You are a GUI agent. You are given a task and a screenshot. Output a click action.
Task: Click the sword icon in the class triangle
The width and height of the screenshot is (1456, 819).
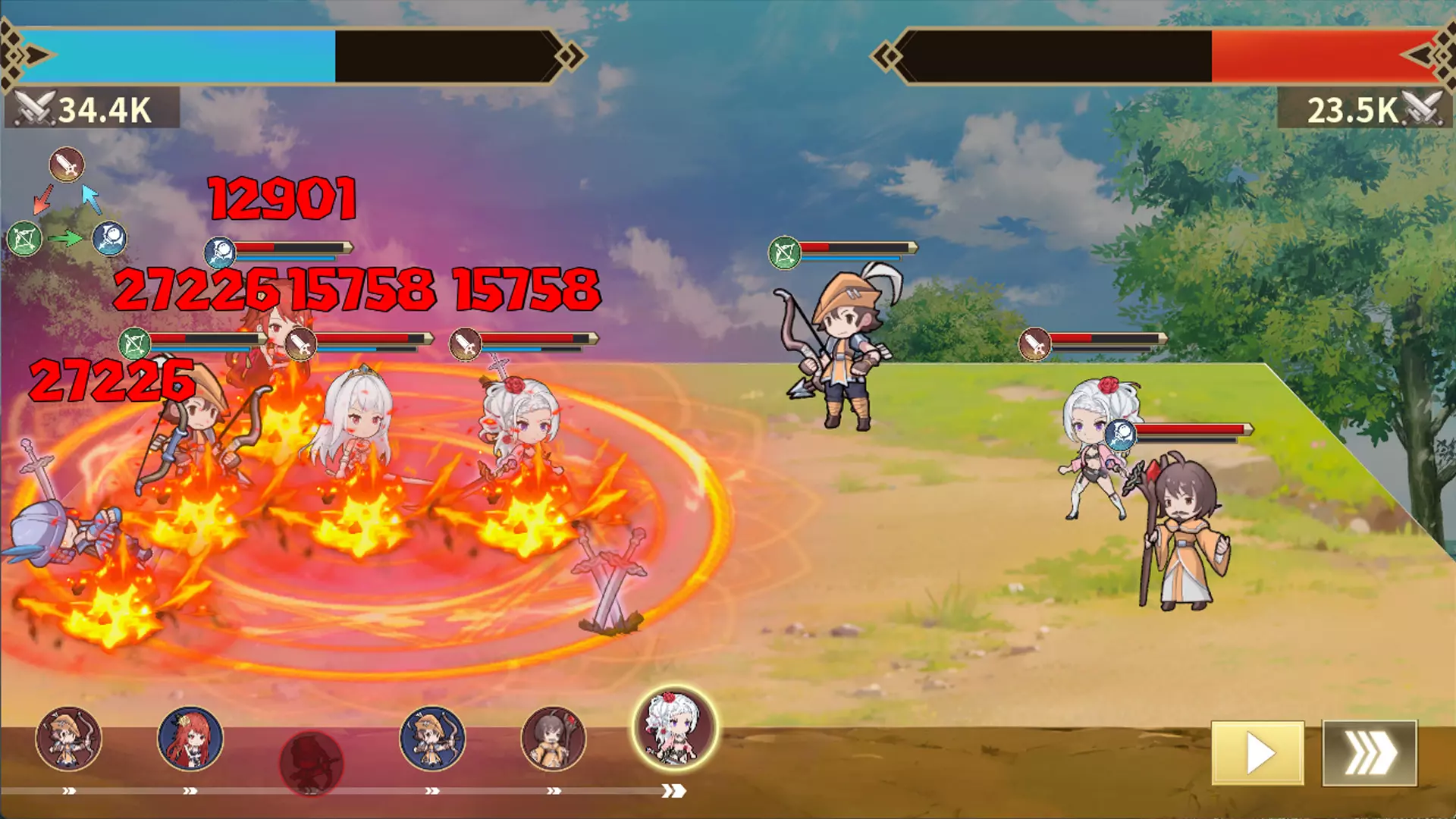(x=67, y=165)
